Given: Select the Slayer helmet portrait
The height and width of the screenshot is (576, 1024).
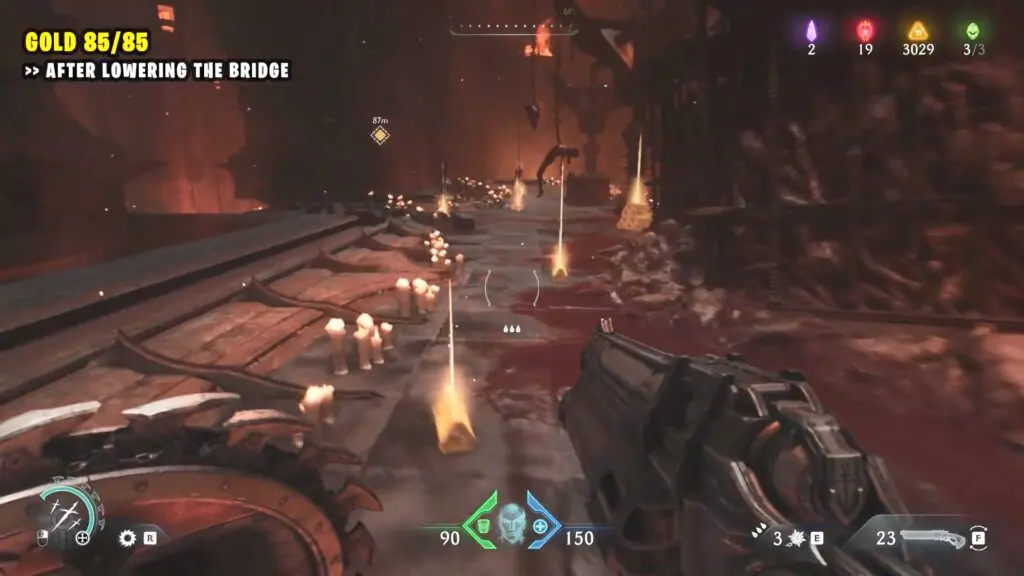Looking at the screenshot, I should tap(511, 519).
